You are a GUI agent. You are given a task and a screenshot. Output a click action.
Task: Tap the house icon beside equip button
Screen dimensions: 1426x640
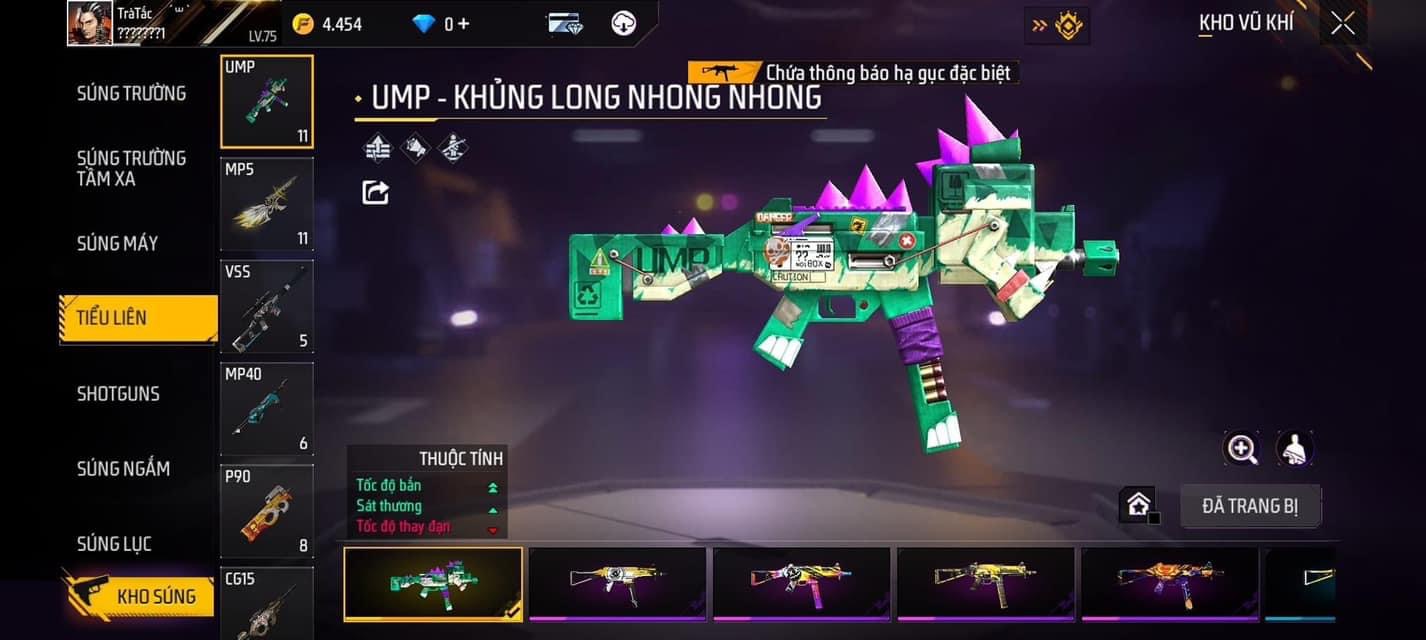1138,505
